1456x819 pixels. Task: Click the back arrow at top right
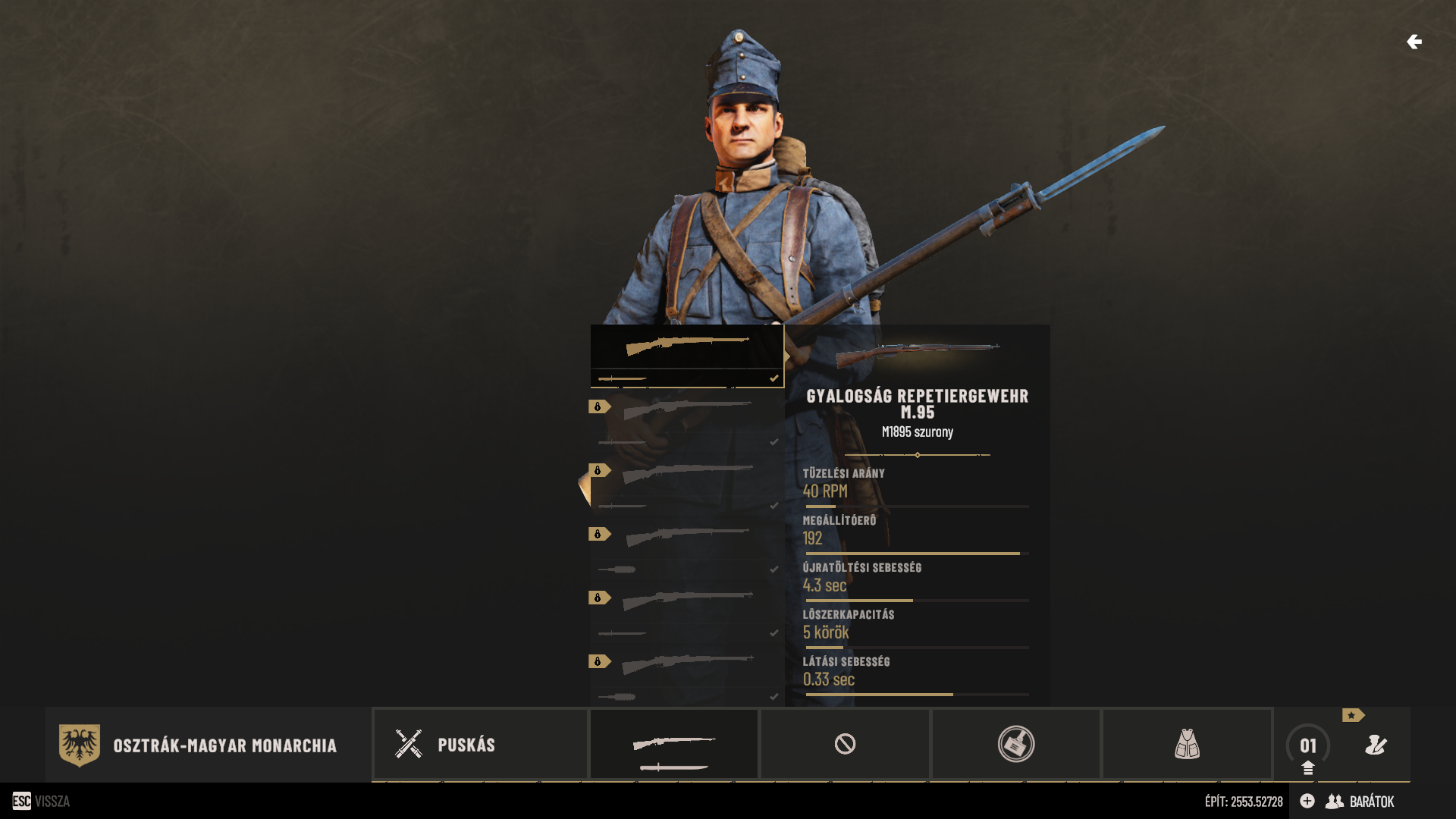1414,42
